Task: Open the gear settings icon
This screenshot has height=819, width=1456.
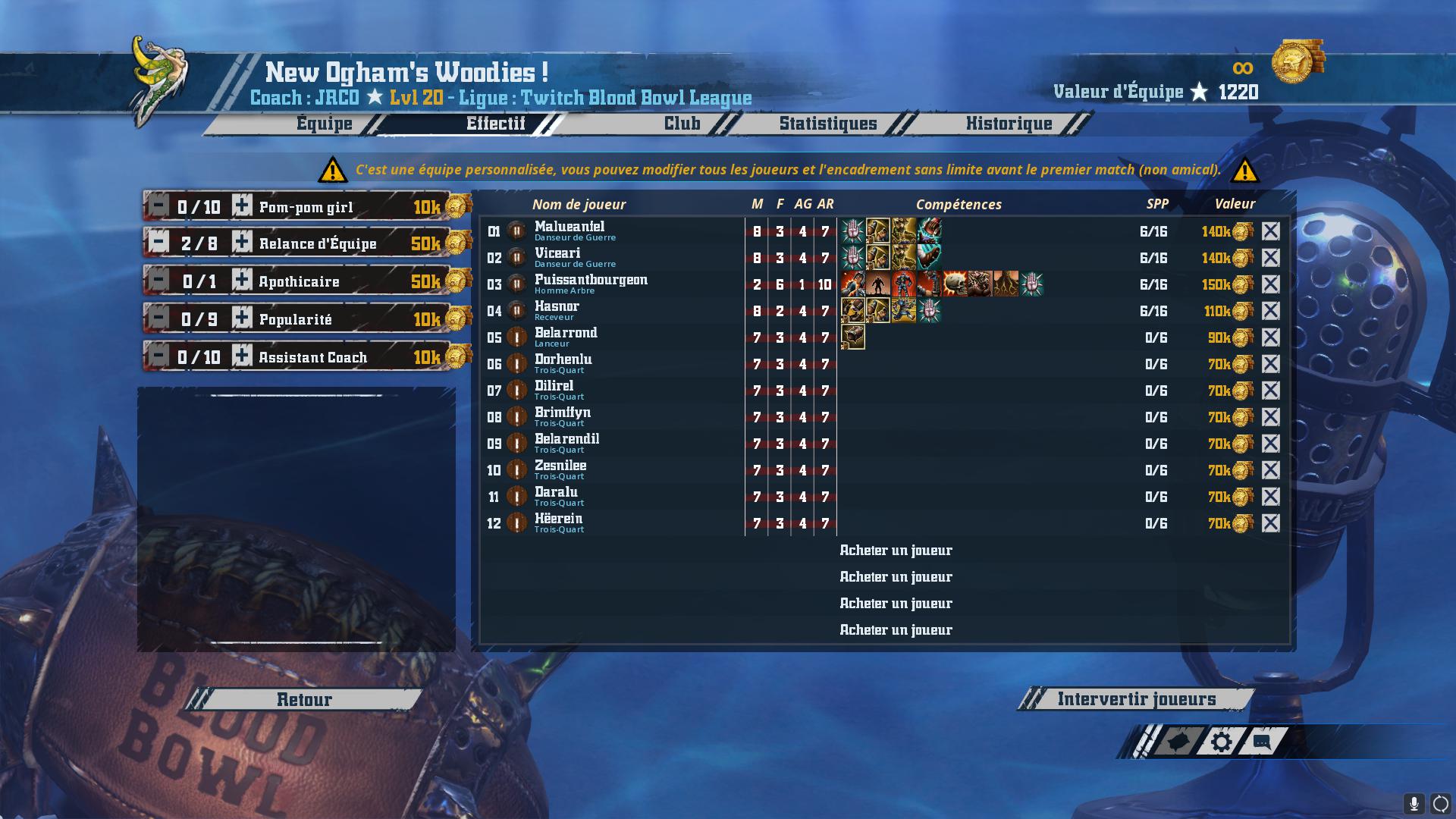Action: (1221, 742)
